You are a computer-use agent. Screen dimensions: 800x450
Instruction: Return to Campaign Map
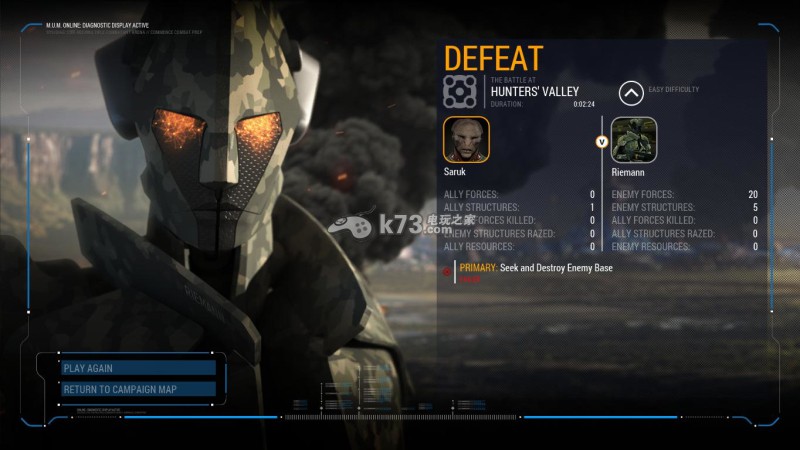(x=138, y=389)
